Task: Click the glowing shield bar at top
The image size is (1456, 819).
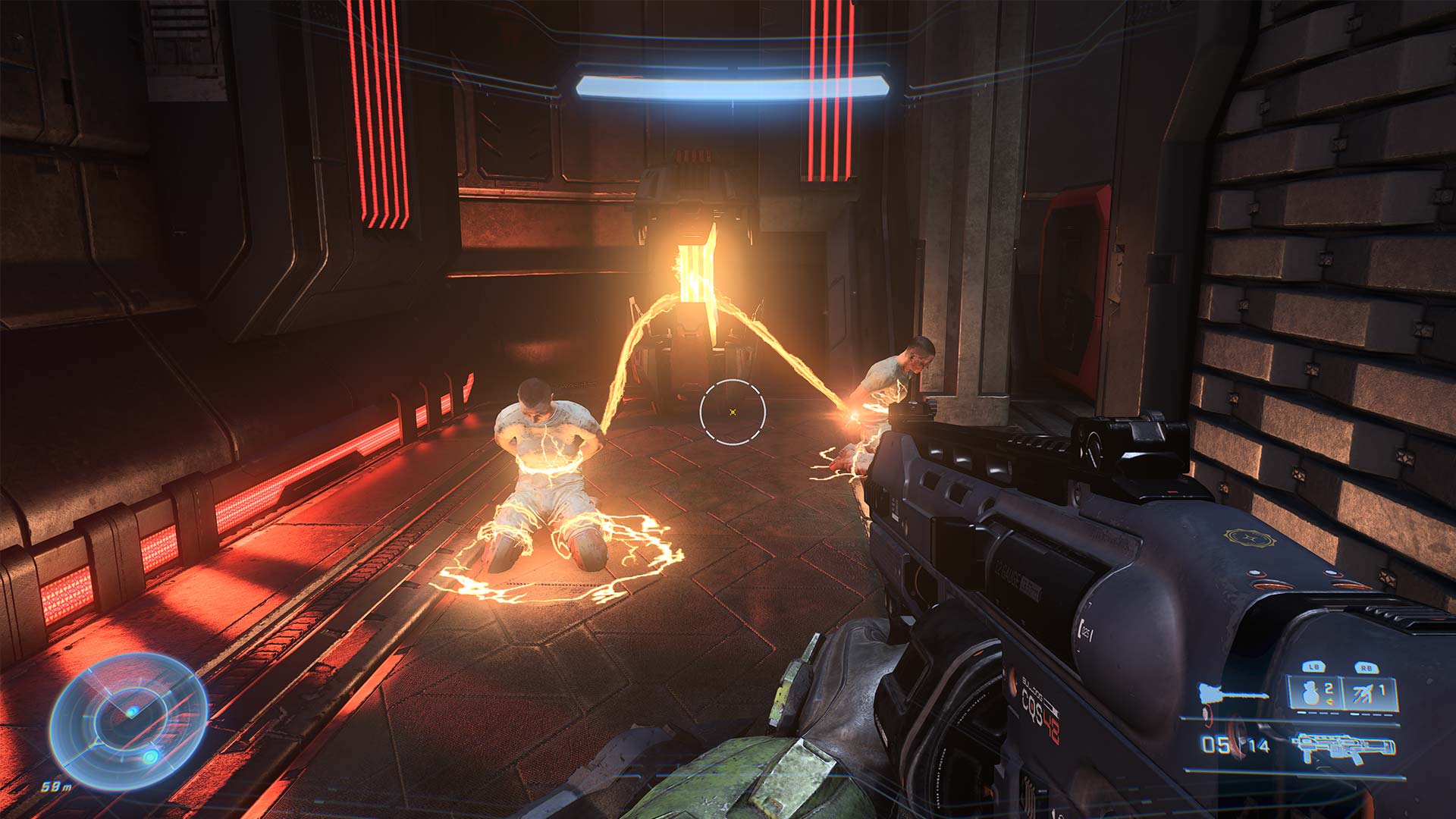Action: pos(732,86)
